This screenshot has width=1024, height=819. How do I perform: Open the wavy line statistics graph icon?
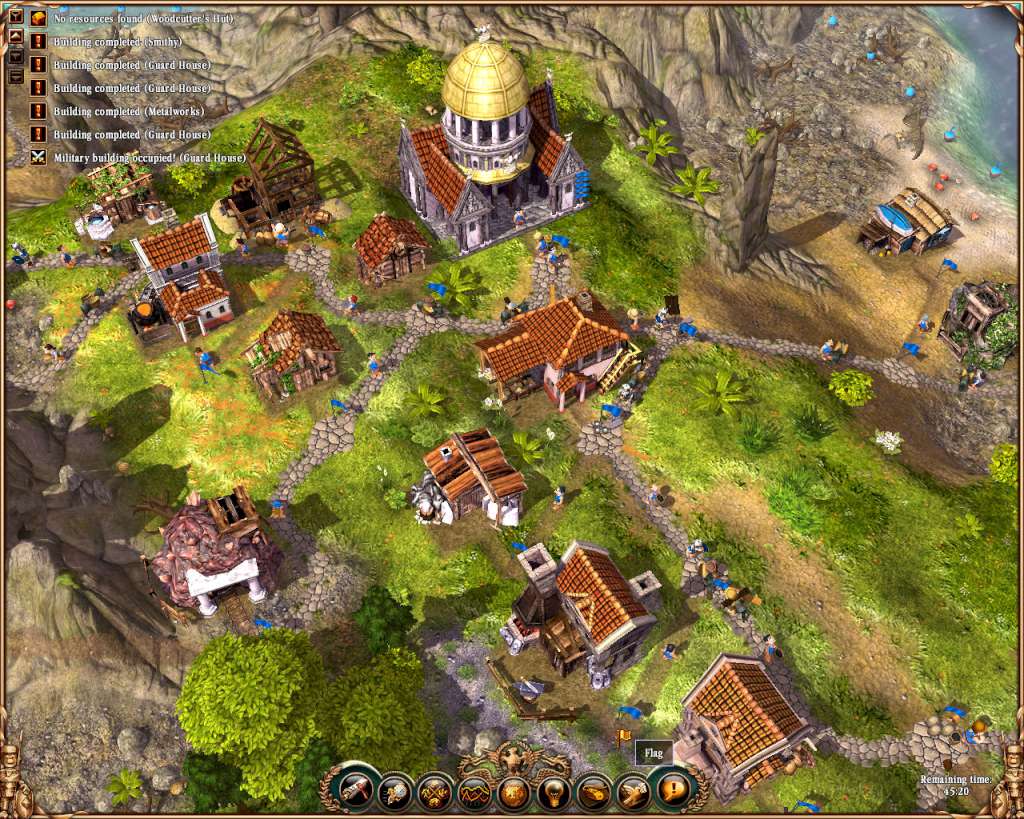pyautogui.click(x=476, y=792)
